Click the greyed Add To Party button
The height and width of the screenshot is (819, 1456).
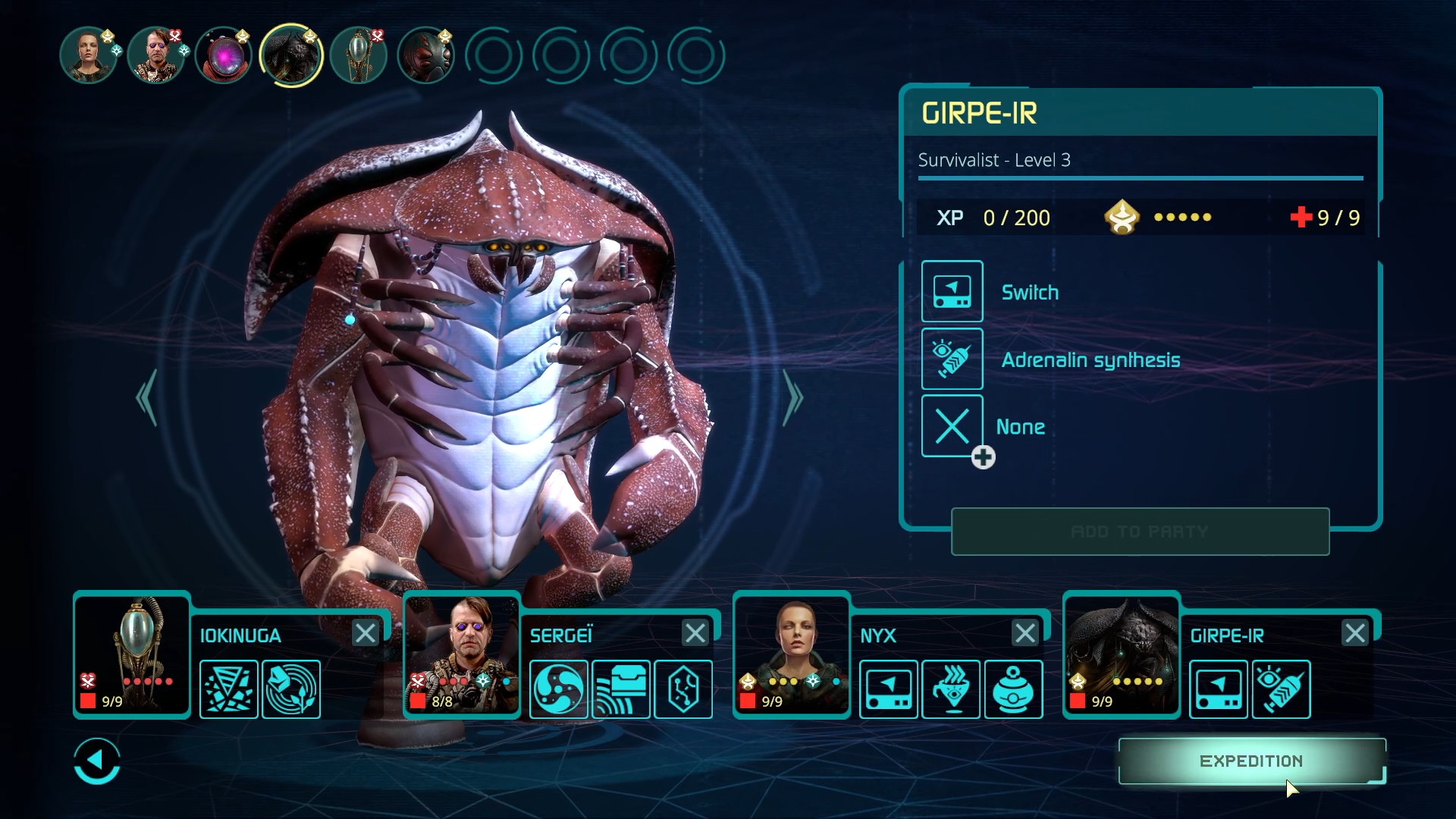1140,532
